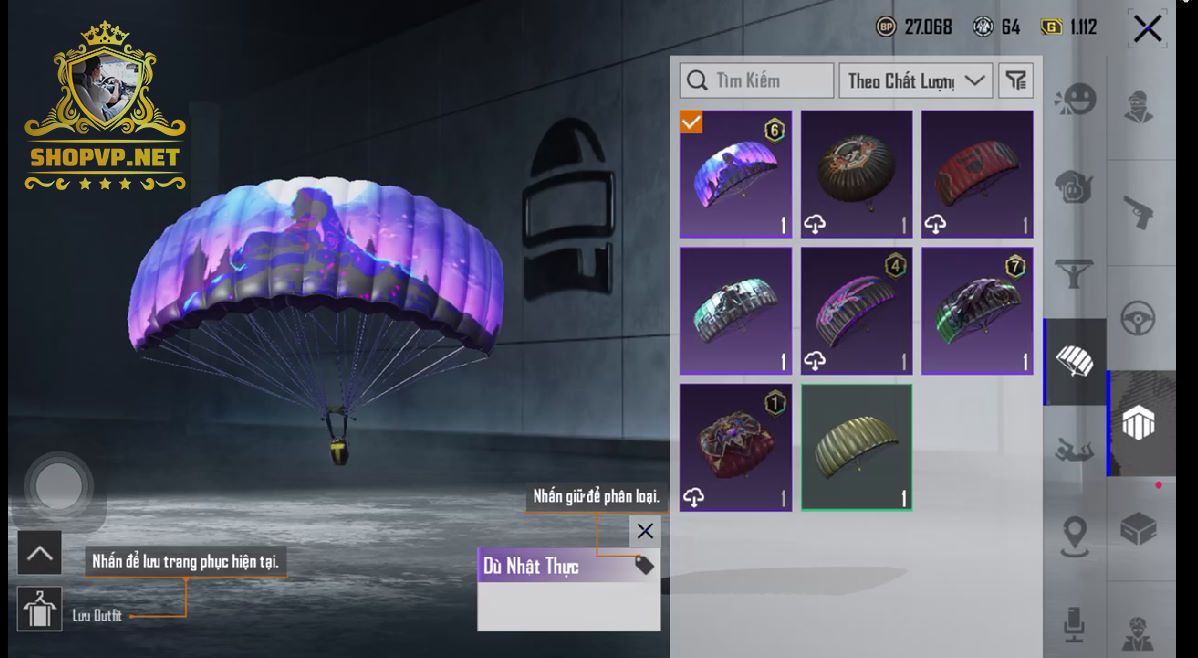Open the Theo Chất Lượng sort dropdown
The height and width of the screenshot is (658, 1198).
tap(915, 81)
